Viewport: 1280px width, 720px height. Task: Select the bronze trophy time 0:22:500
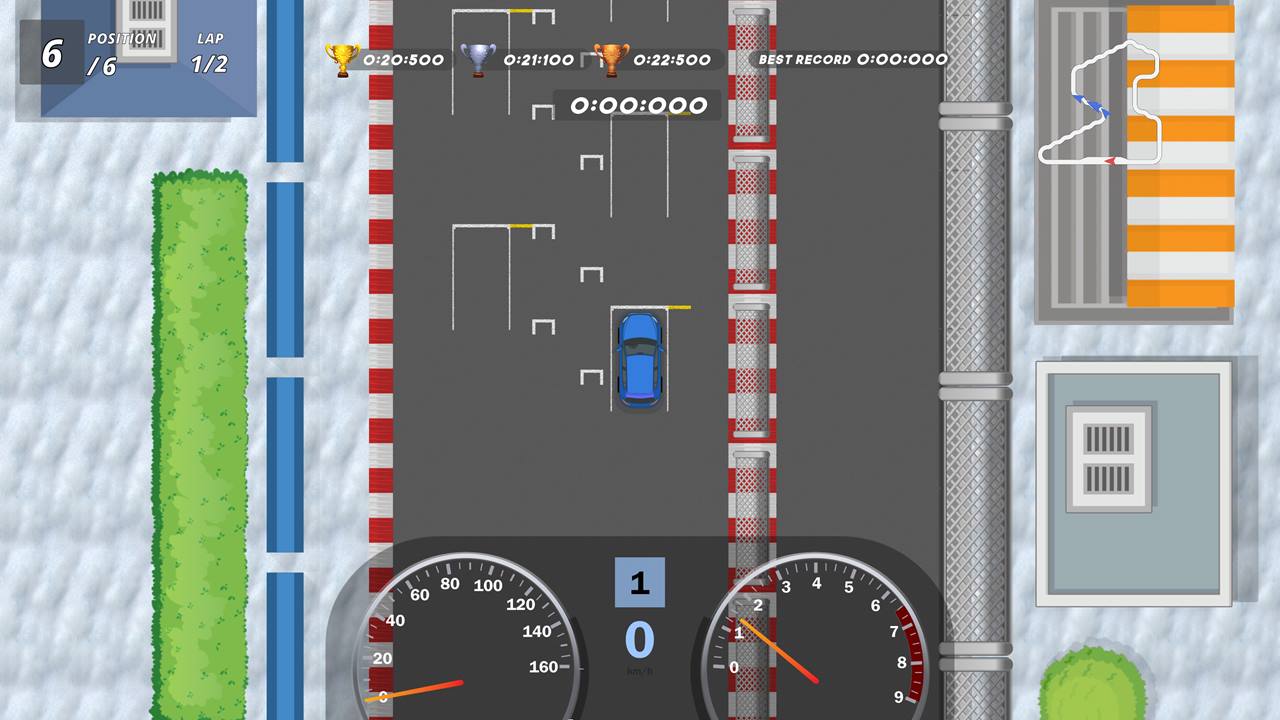pos(672,59)
